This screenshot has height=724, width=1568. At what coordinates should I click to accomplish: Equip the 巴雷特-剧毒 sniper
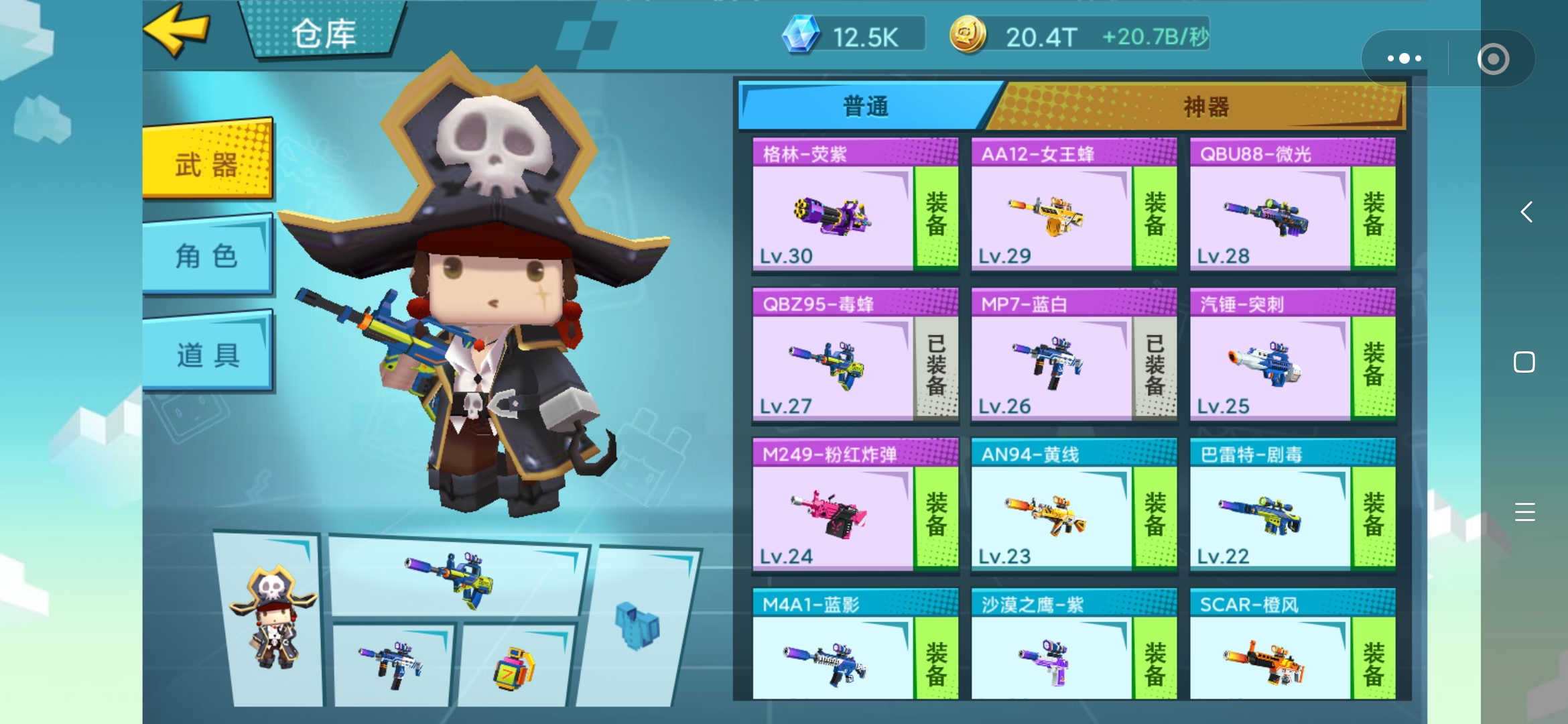point(1373,516)
